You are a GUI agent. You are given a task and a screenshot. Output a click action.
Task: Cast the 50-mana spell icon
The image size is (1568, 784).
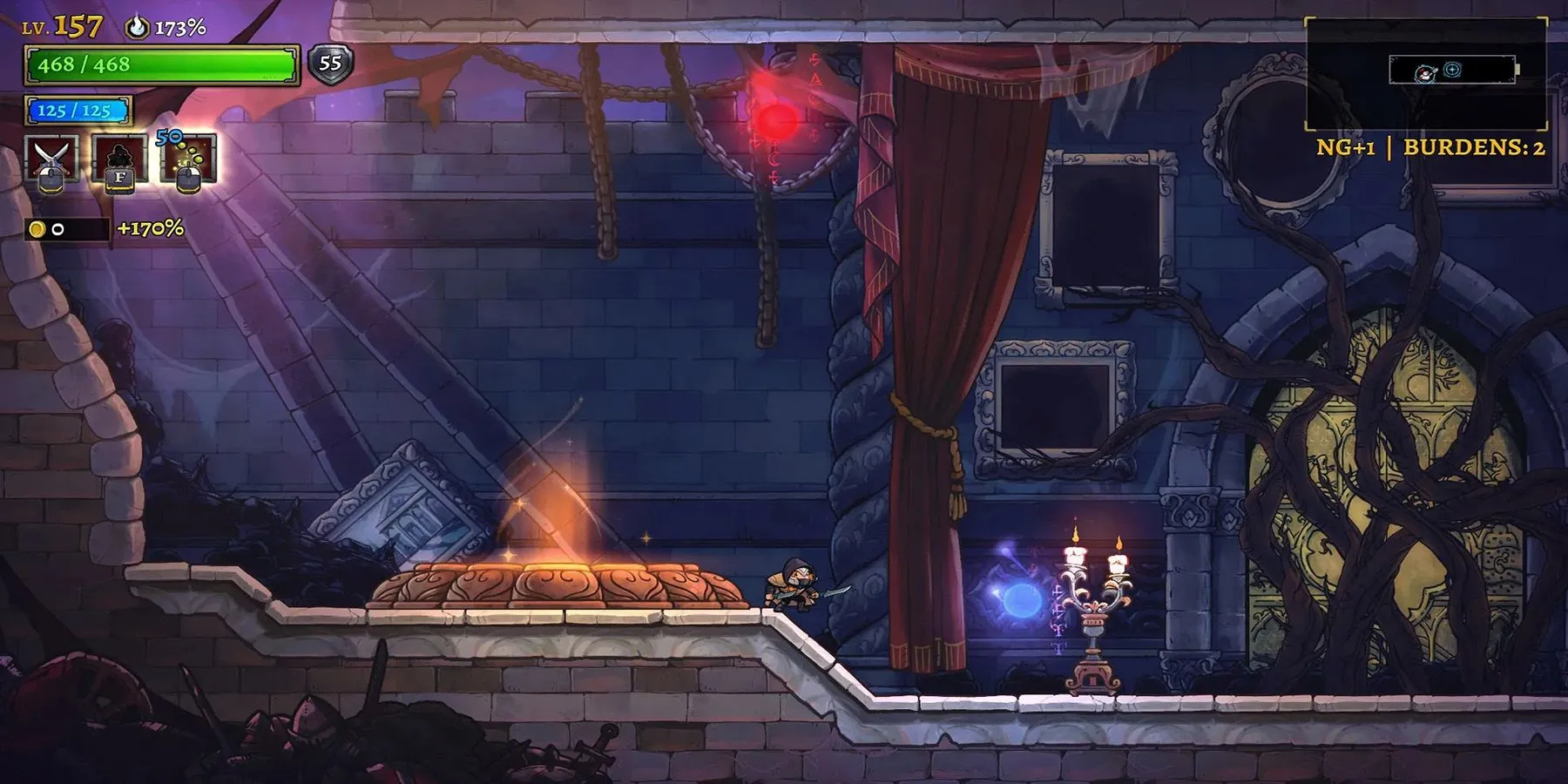point(188,159)
